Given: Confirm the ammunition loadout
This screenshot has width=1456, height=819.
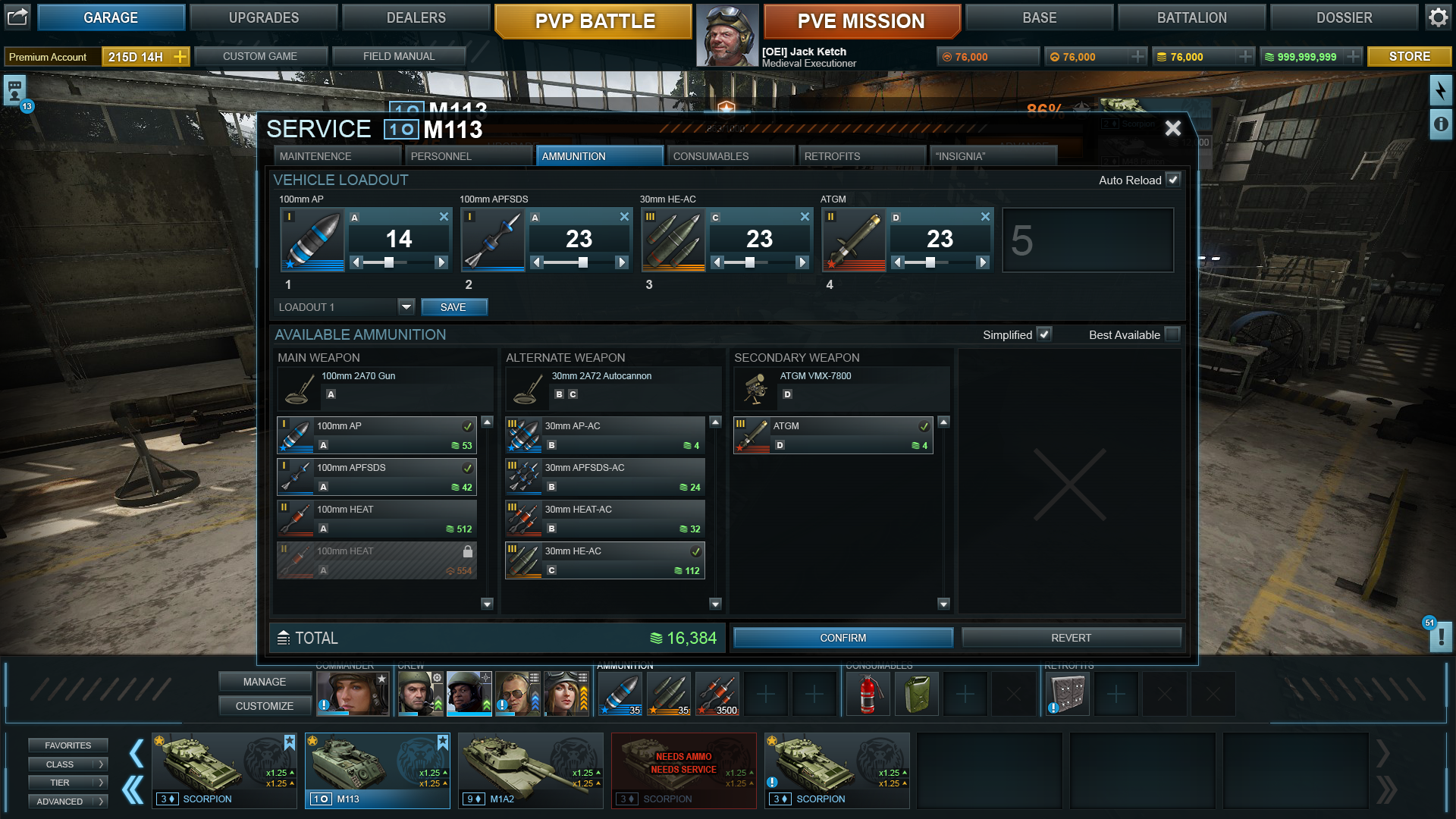Looking at the screenshot, I should coord(843,638).
